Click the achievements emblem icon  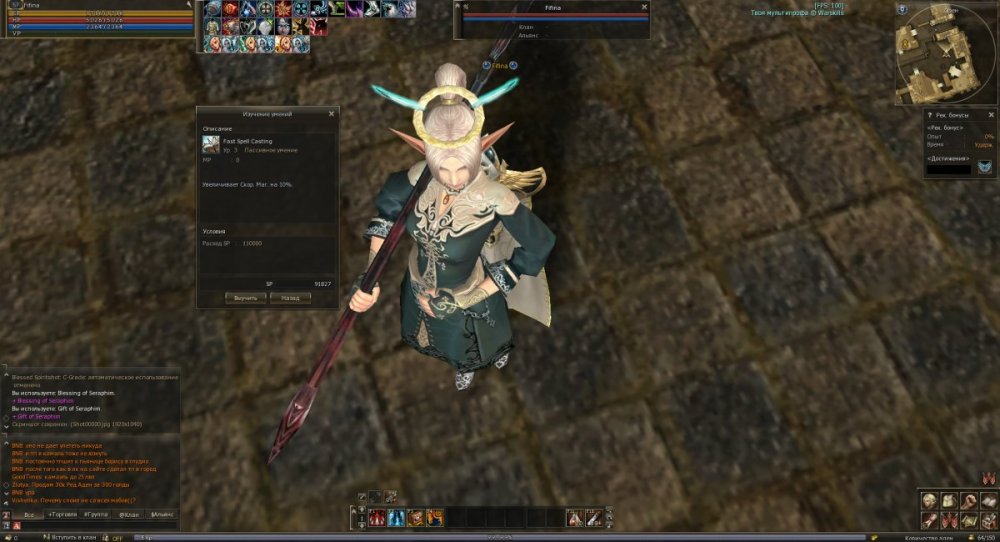(x=985, y=166)
